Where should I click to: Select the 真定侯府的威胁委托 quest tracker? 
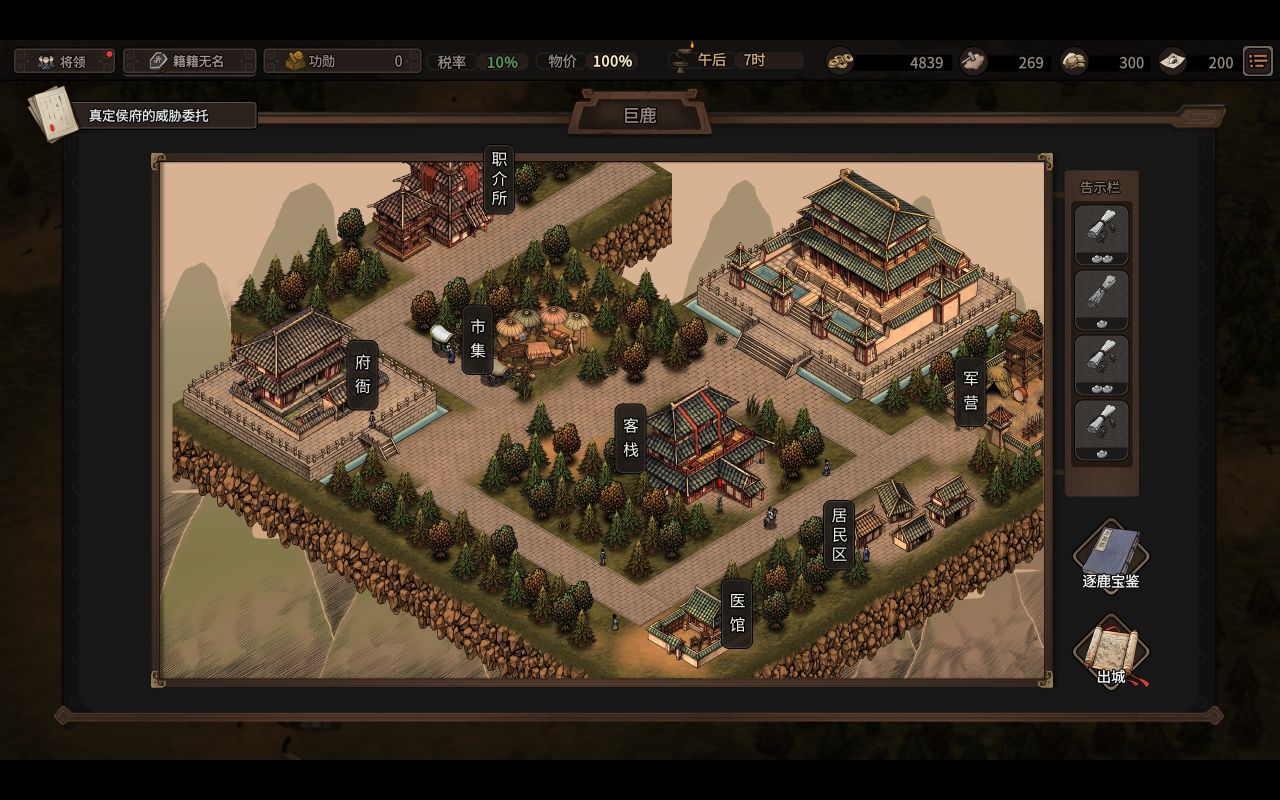148,115
